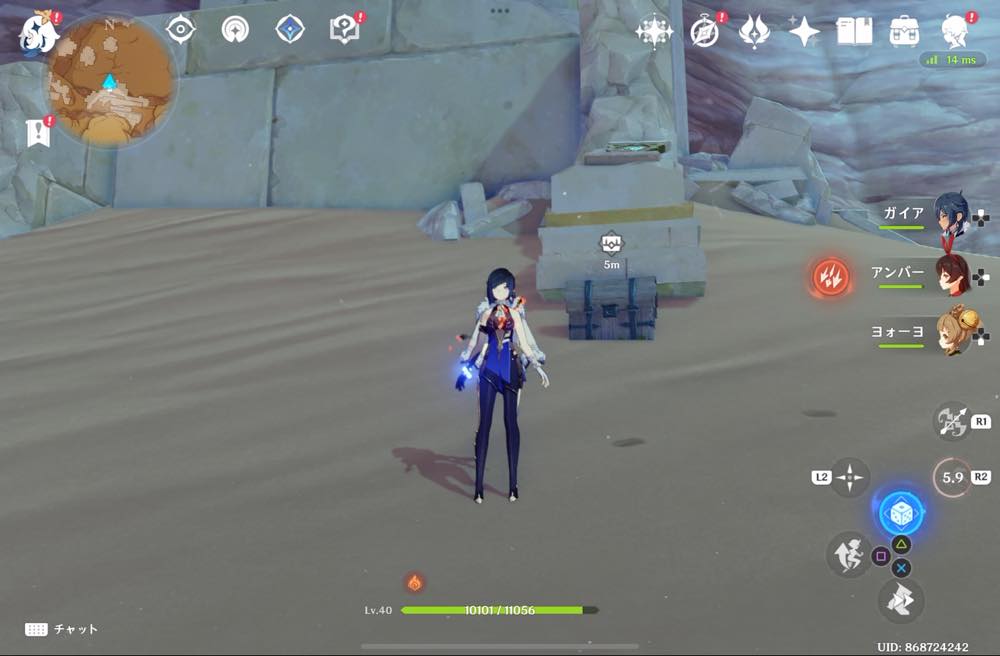Switch to party member ガイア
Viewport: 1000px width, 656px height.
pyautogui.click(x=950, y=217)
